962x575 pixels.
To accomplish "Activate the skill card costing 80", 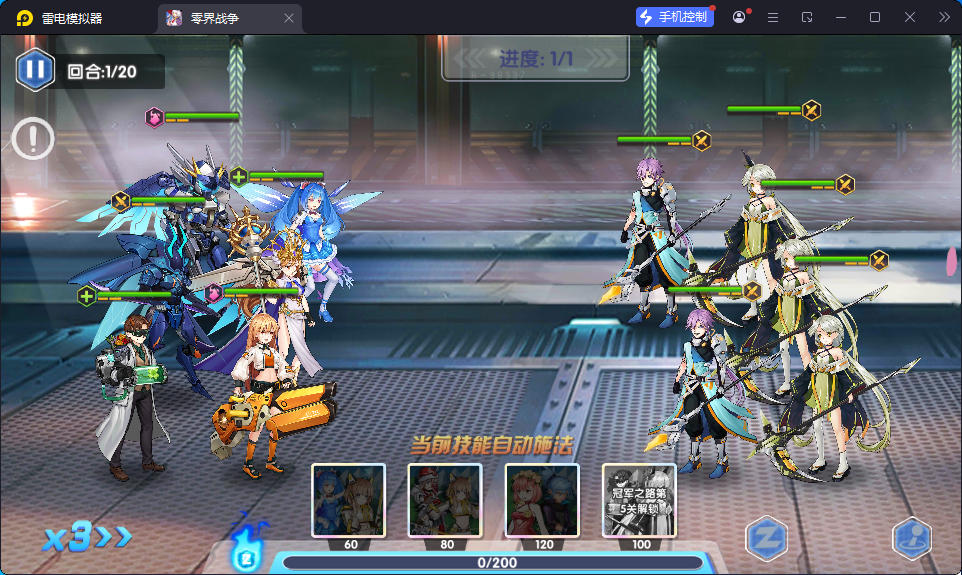I will (x=445, y=500).
